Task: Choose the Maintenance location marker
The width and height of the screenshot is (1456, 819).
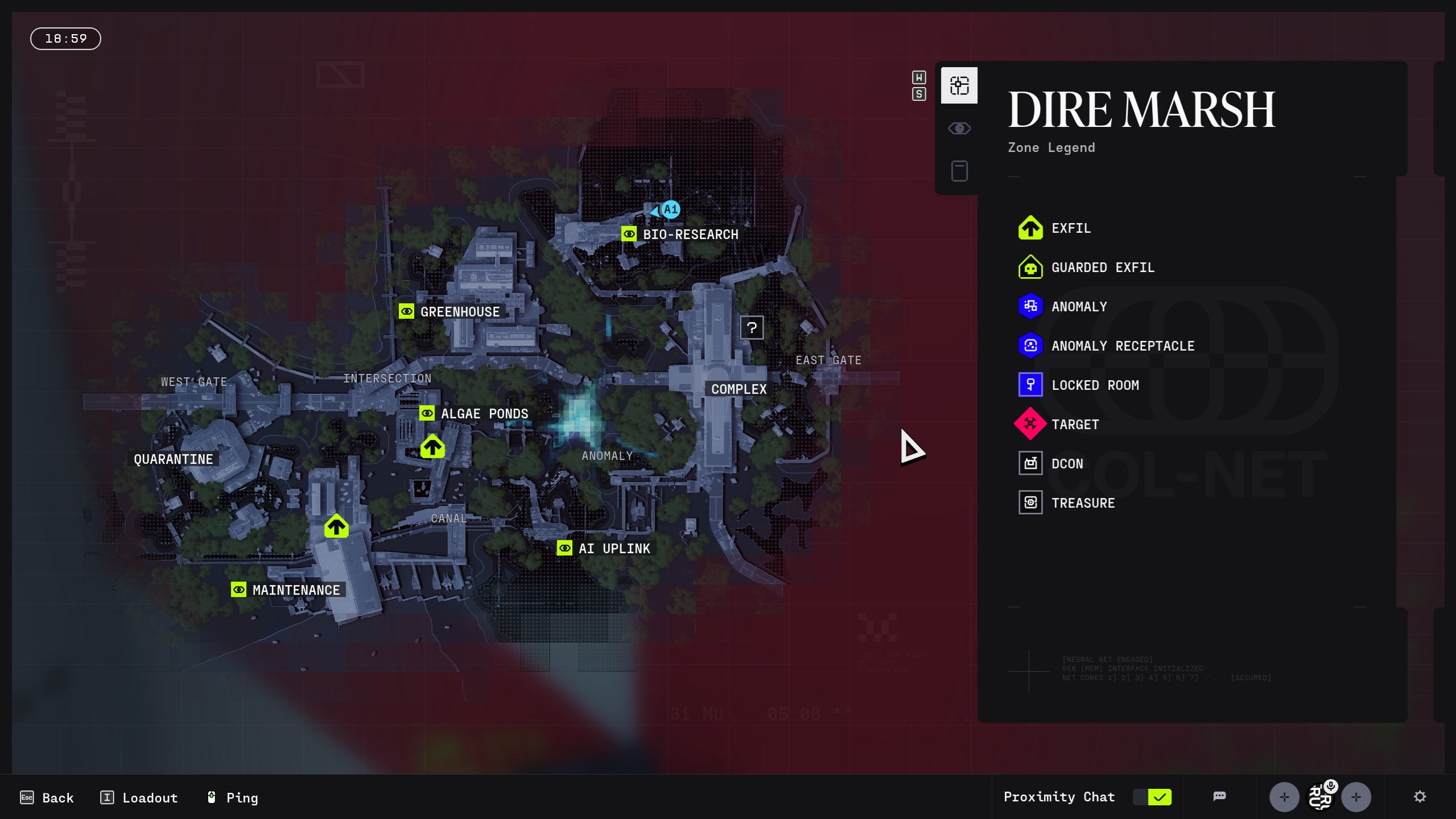Action: (x=238, y=590)
